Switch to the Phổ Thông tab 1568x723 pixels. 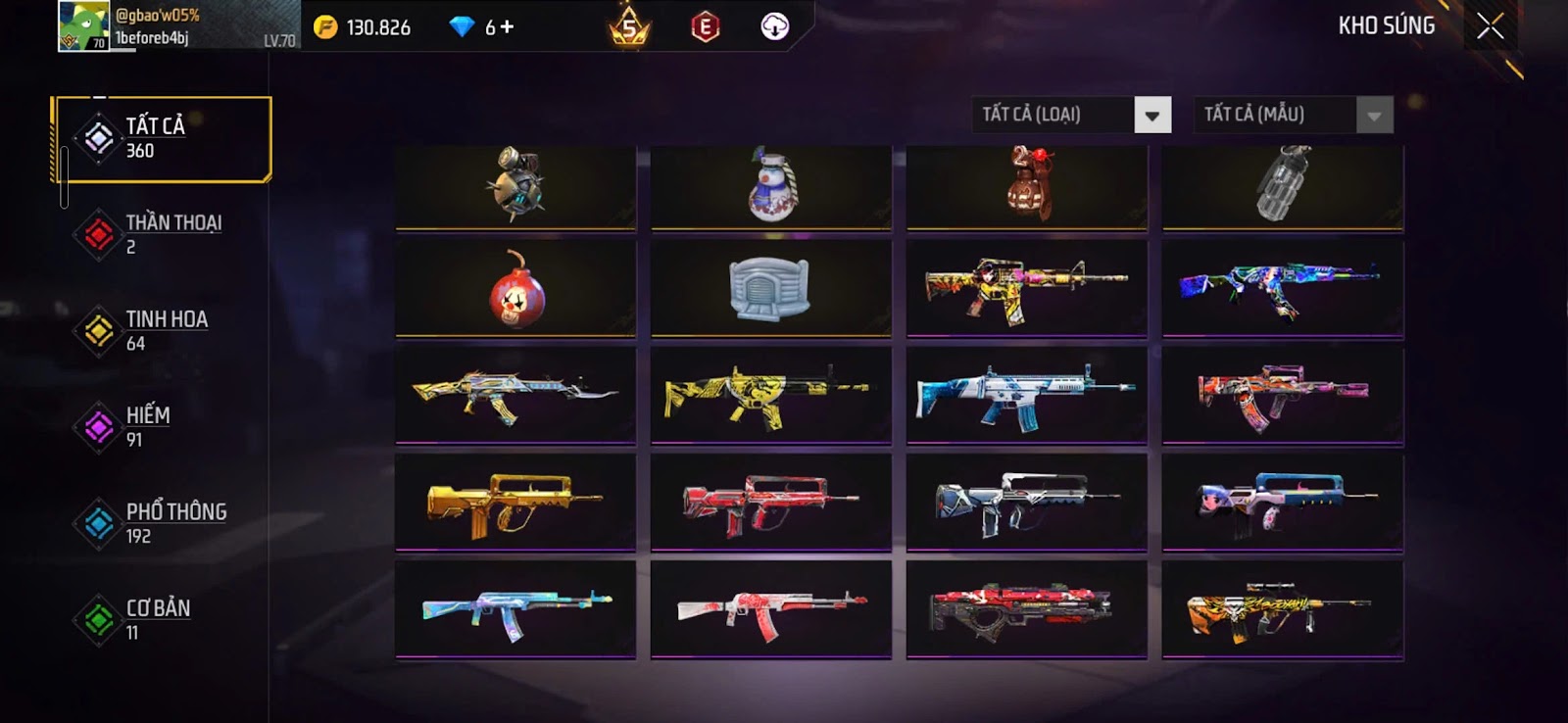pos(163,523)
